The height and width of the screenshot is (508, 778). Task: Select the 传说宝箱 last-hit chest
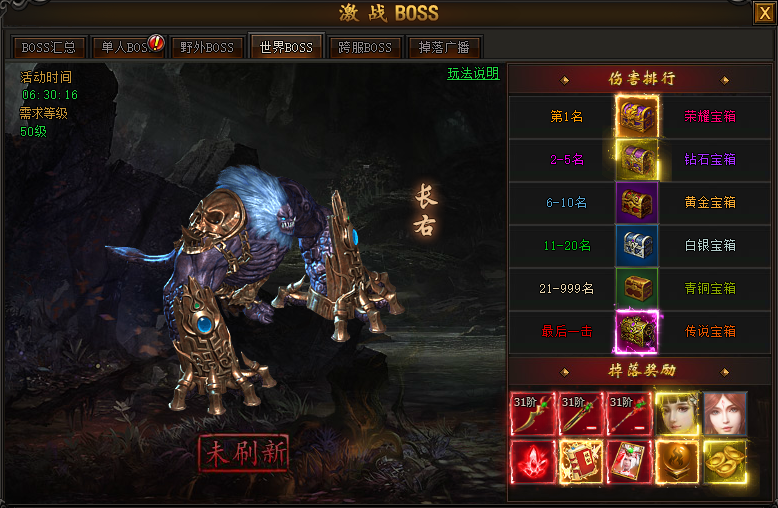(x=636, y=331)
